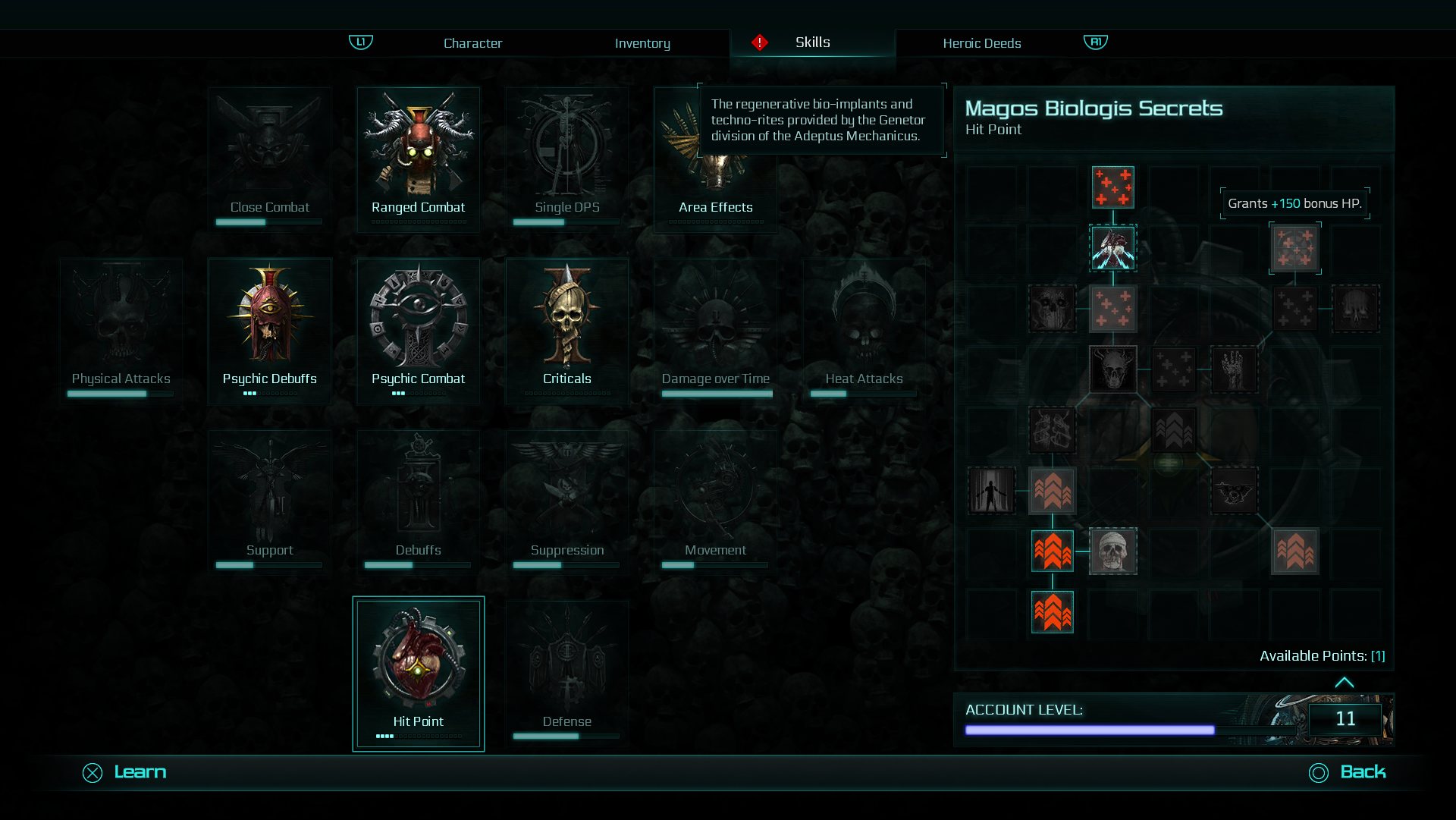
Task: Switch to the Inventory tab
Action: [x=642, y=43]
